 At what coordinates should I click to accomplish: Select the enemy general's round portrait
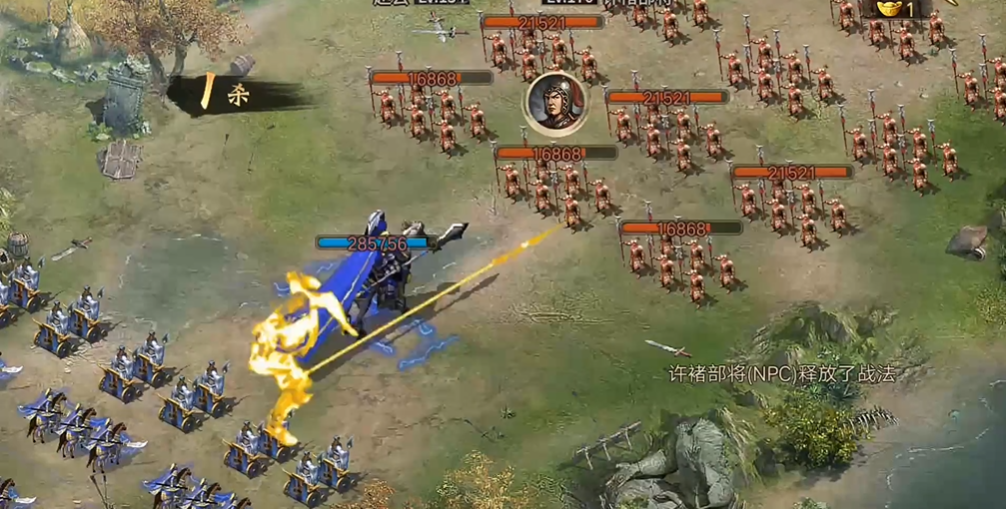coord(554,102)
